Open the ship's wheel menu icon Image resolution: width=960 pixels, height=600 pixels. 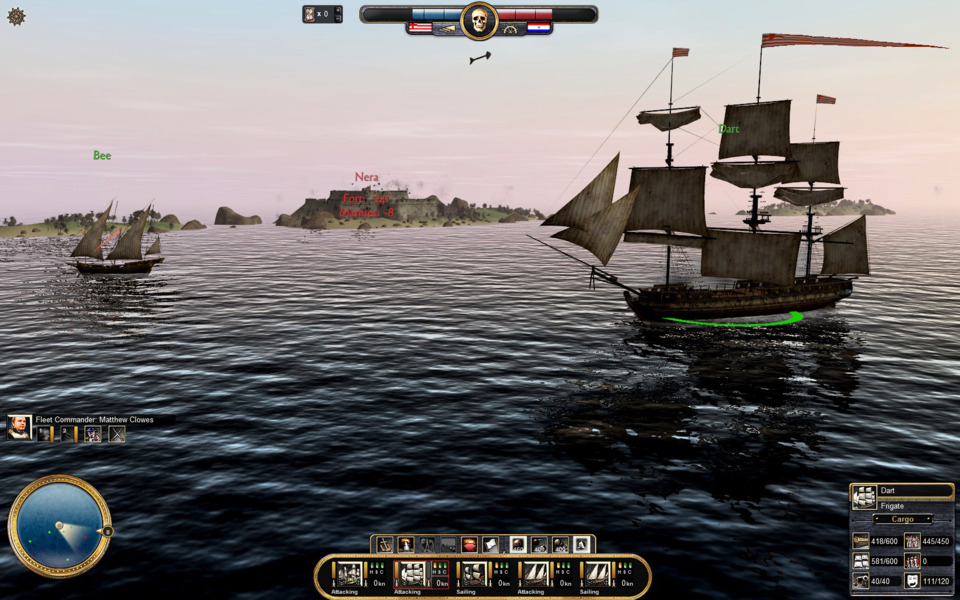tap(16, 16)
